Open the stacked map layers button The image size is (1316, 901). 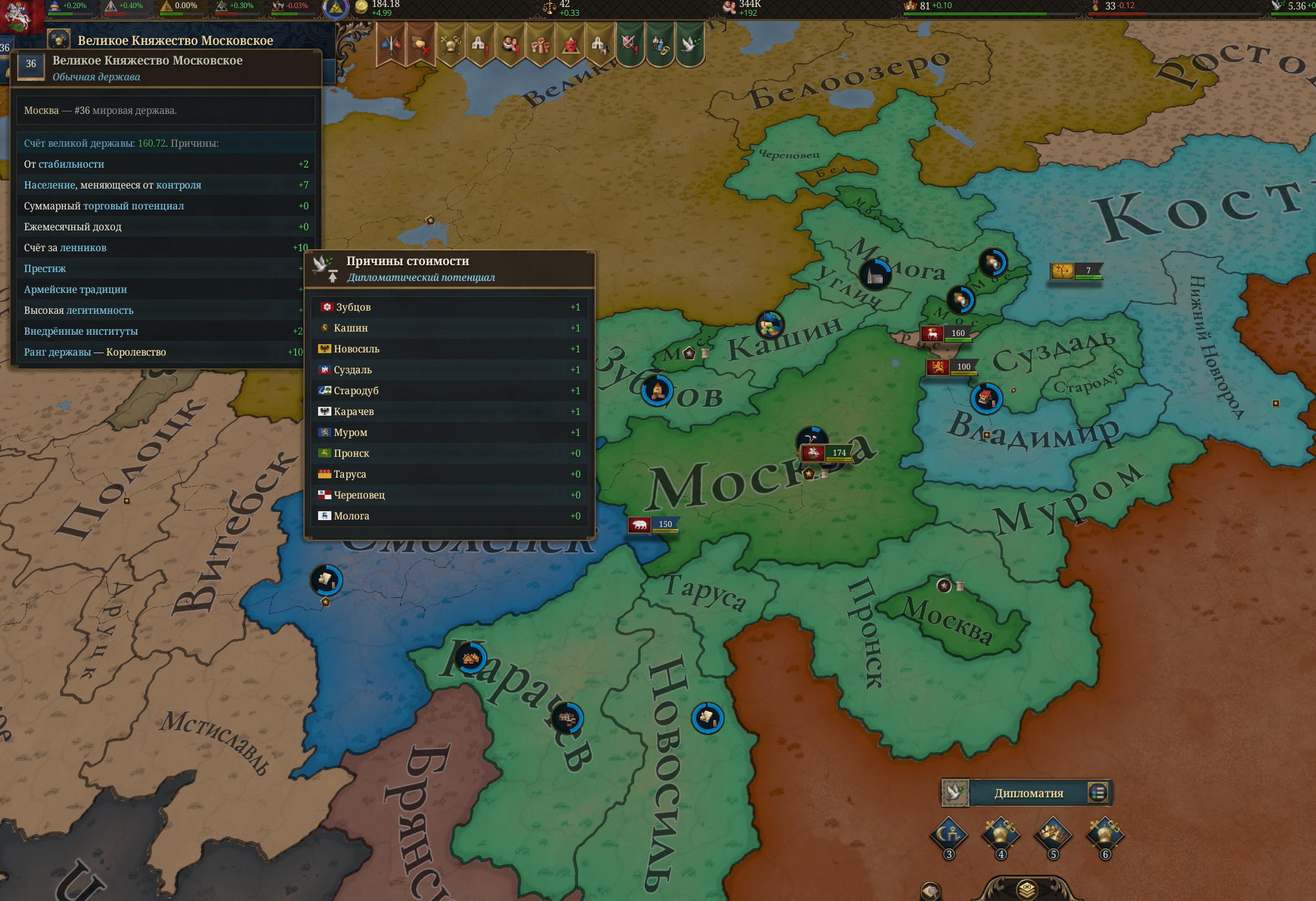tap(1026, 890)
